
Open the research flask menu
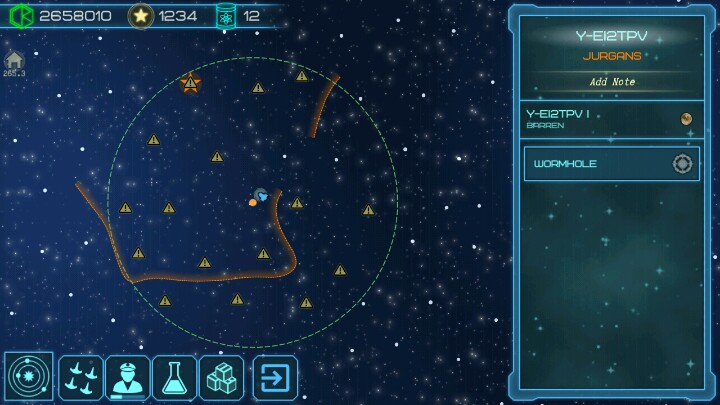point(175,378)
